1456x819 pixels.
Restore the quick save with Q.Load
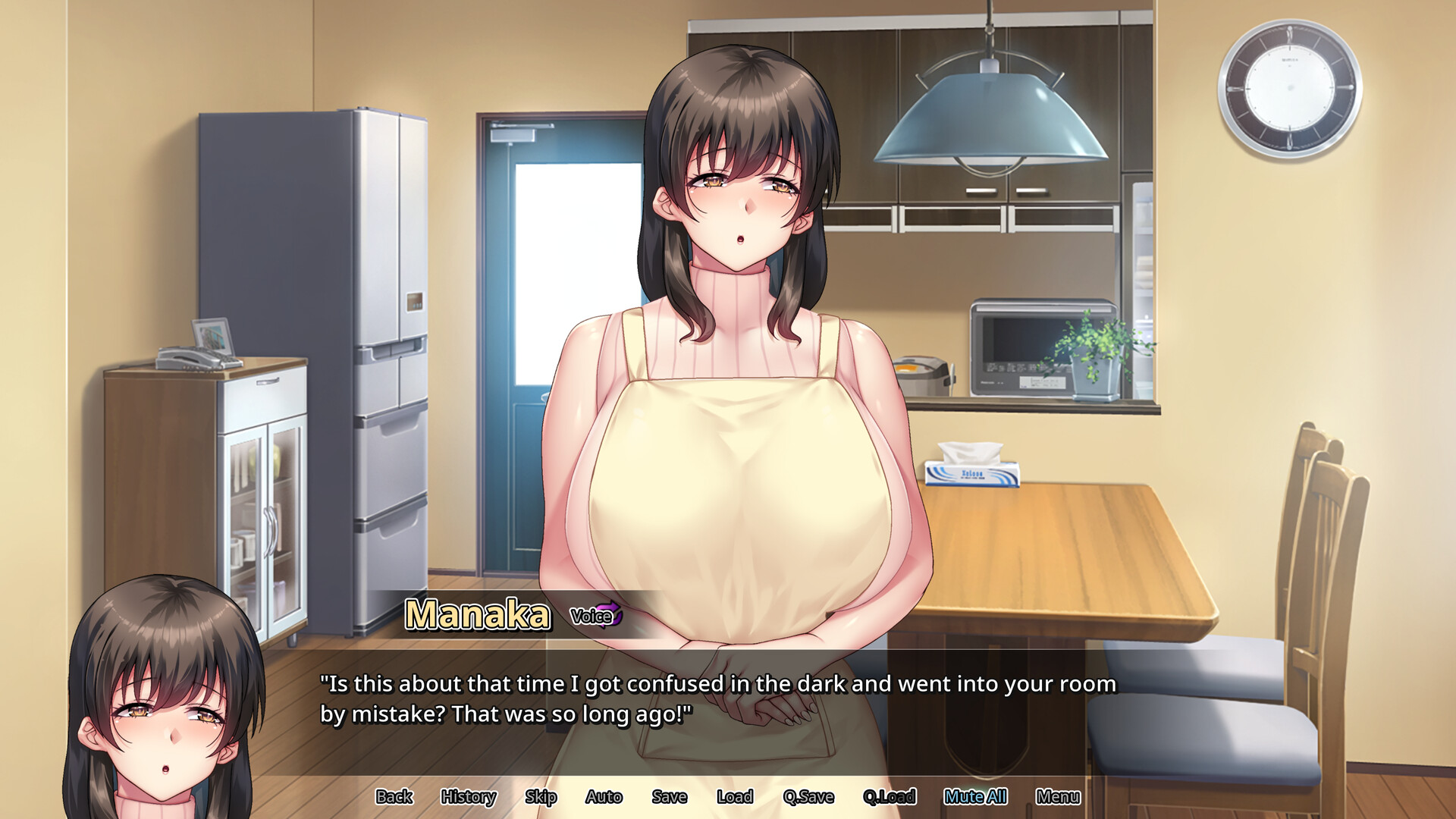click(890, 796)
